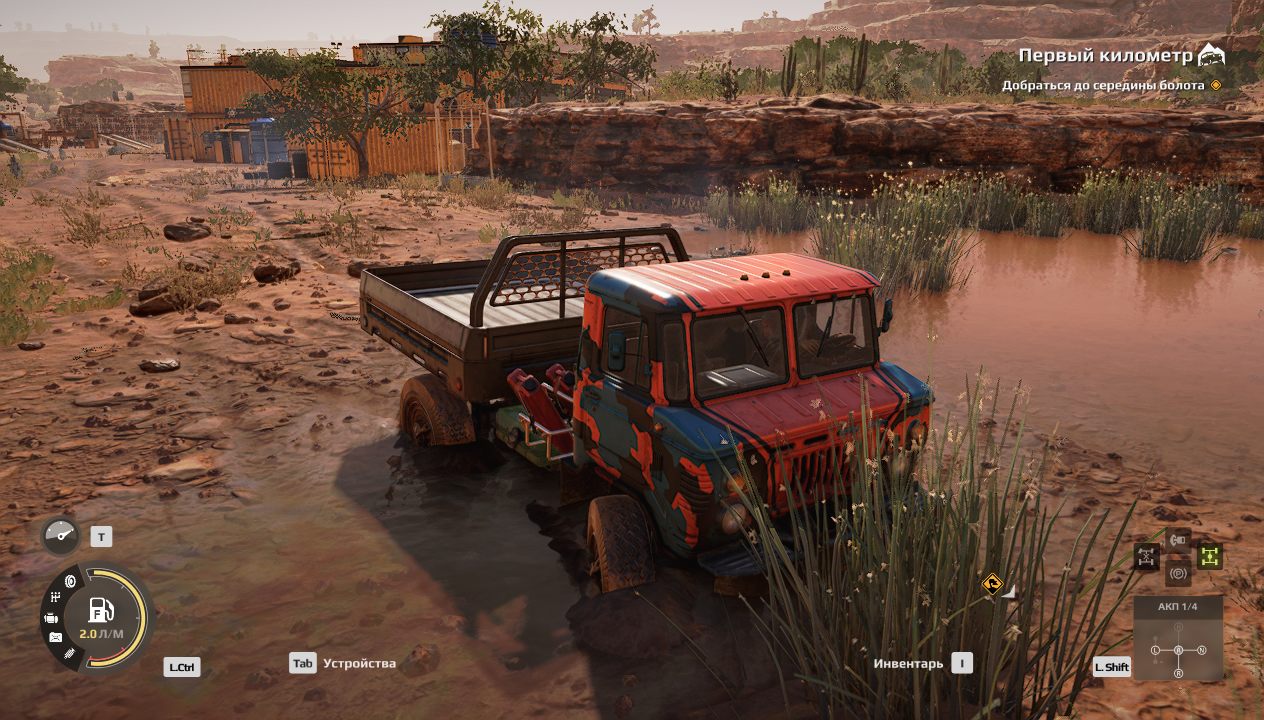Toggle the parking brake icon
Image resolution: width=1264 pixels, height=720 pixels.
(1178, 574)
